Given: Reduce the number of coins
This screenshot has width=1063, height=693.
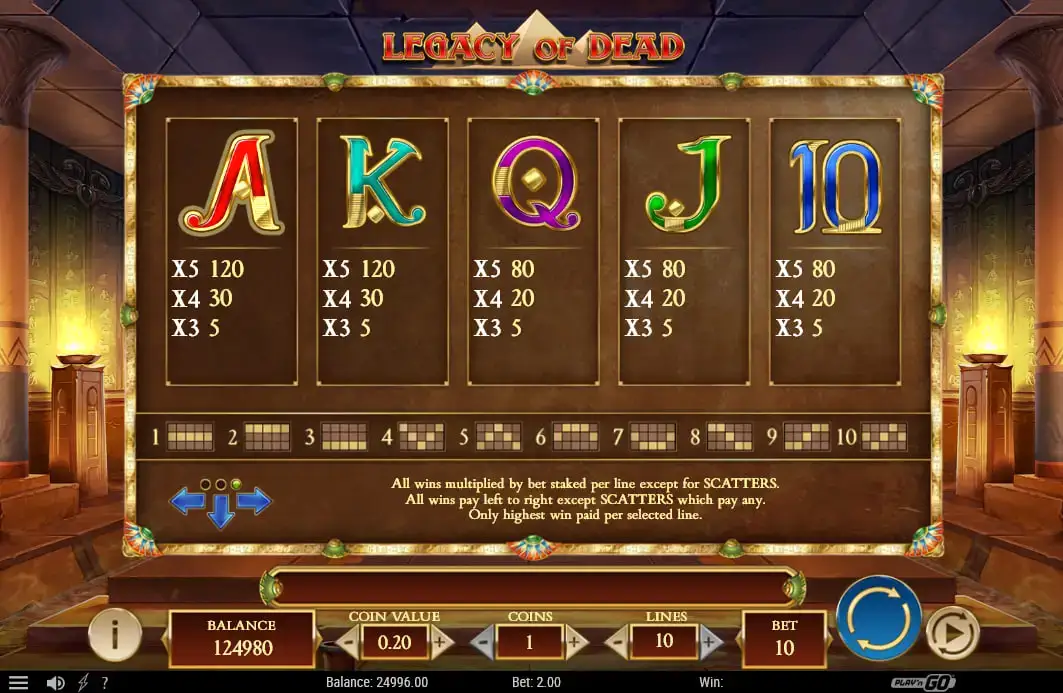Looking at the screenshot, I should coord(482,642).
